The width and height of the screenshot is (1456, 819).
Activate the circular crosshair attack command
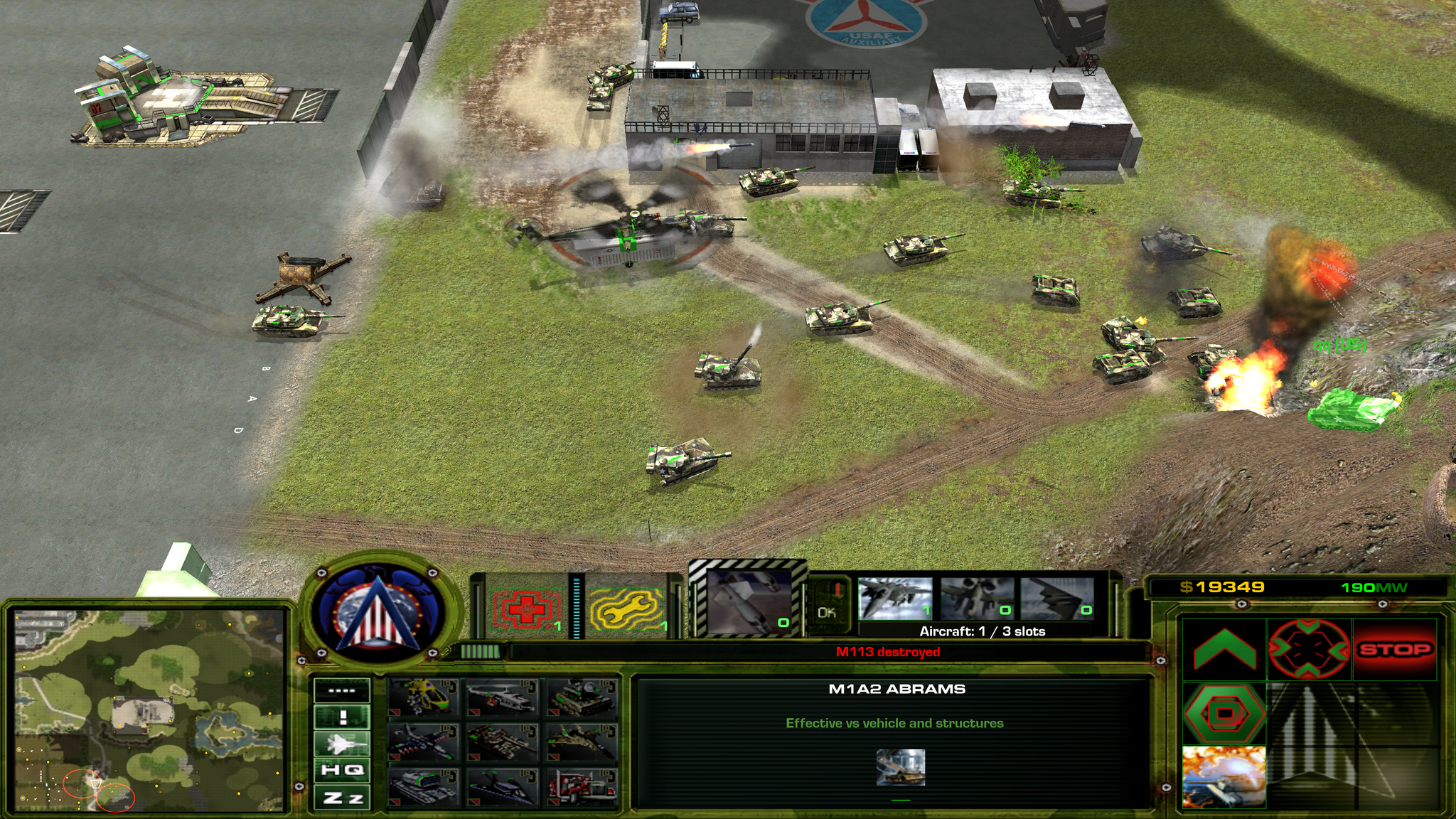pyautogui.click(x=1309, y=649)
